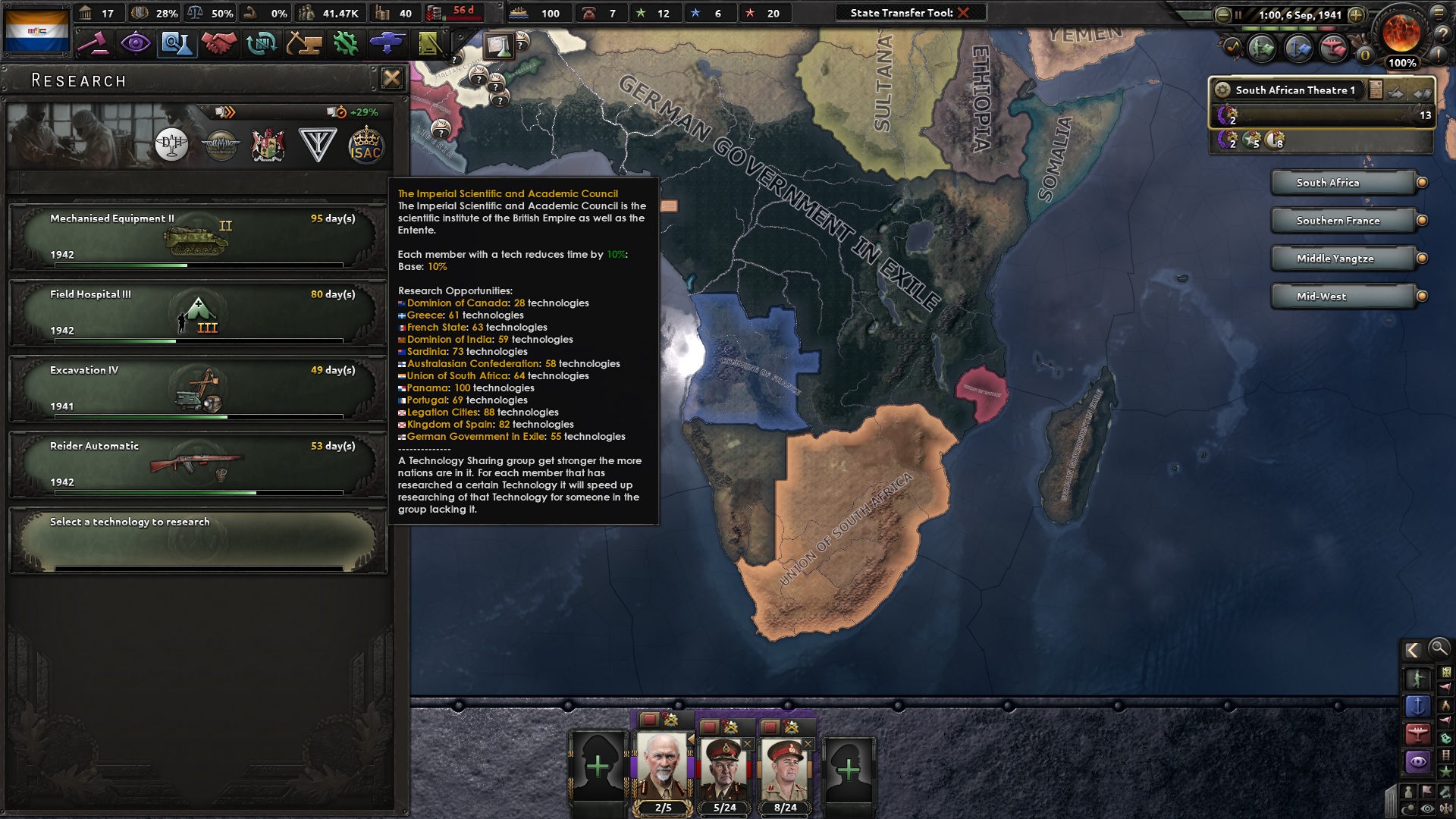The width and height of the screenshot is (1456, 819).
Task: Open the Production cogwheel menu
Action: [x=345, y=44]
